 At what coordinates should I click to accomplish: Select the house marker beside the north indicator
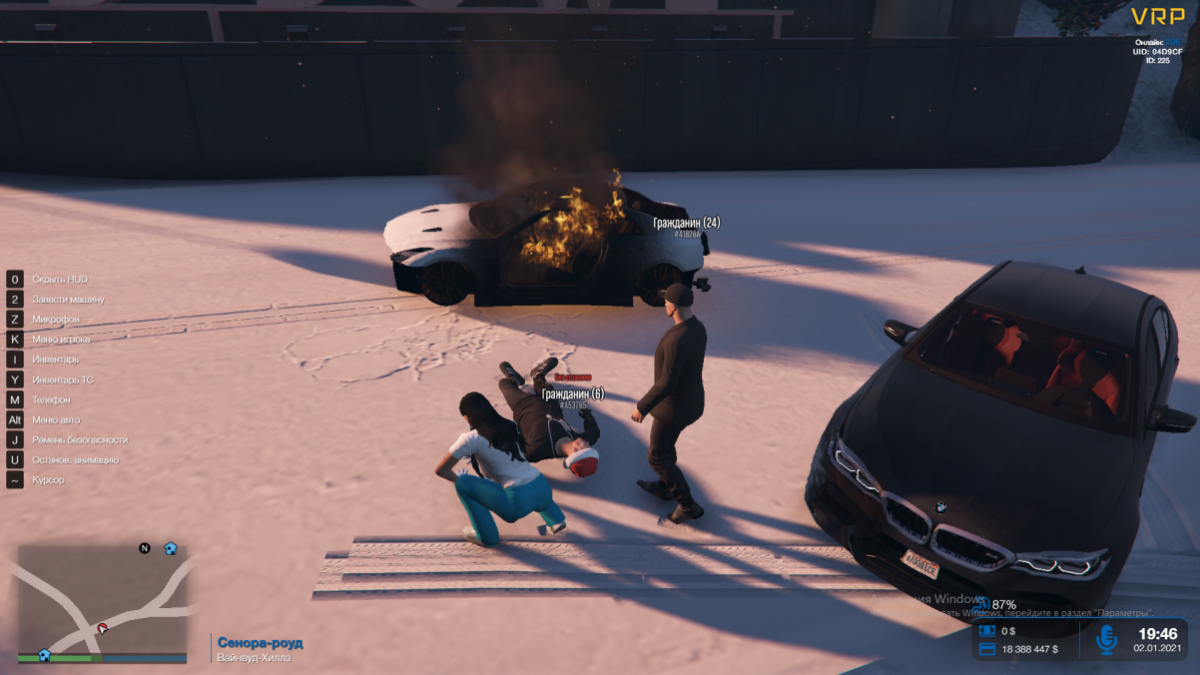pyautogui.click(x=170, y=548)
